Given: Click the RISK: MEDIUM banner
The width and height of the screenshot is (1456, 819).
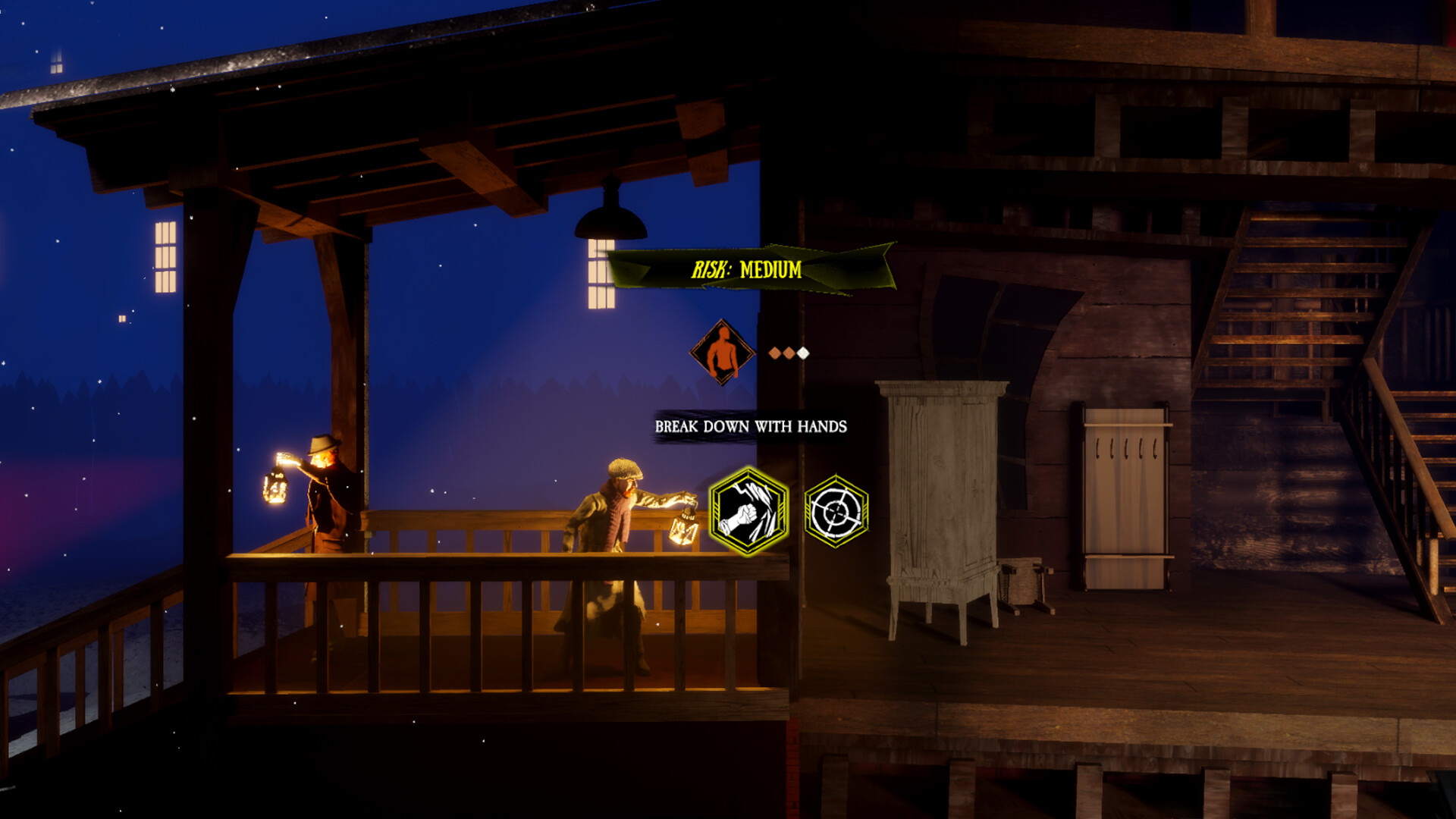Looking at the screenshot, I should click(747, 269).
